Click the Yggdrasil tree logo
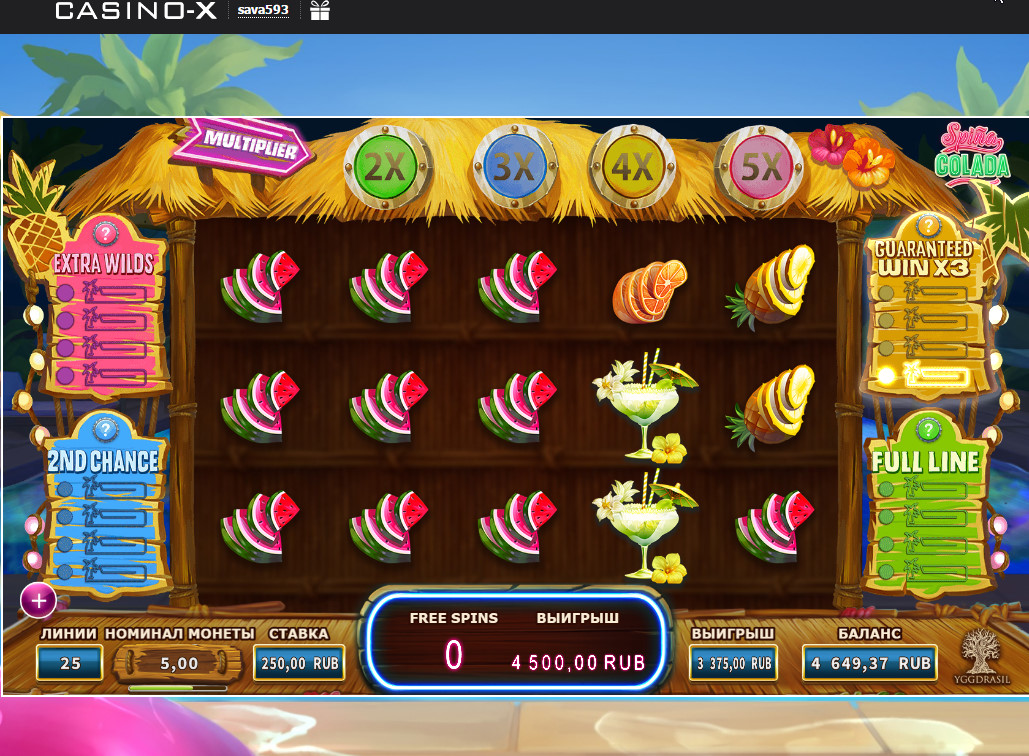Viewport: 1029px width, 756px height. (985, 656)
